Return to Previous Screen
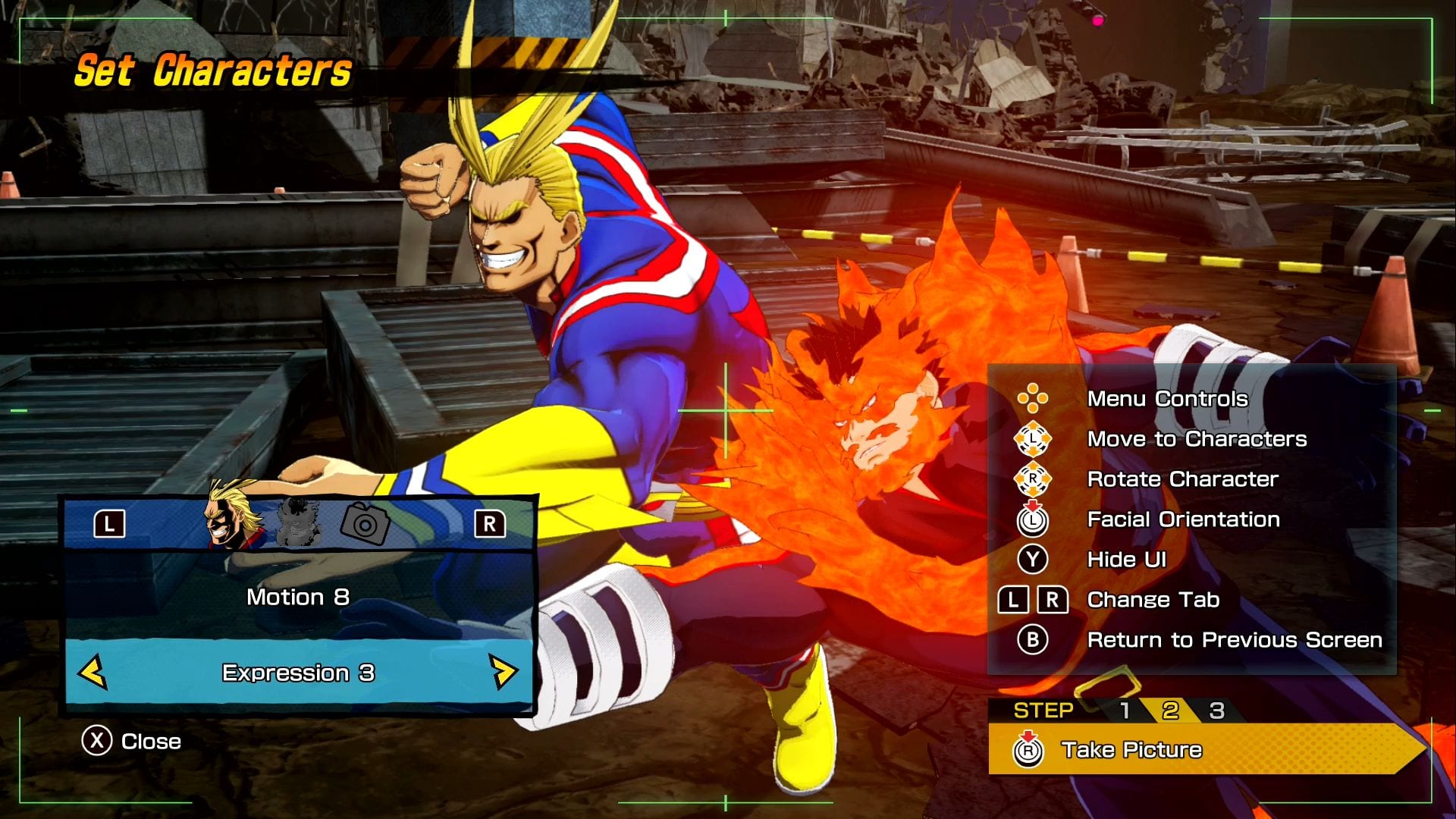Screen dimensions: 1456x819 (x=1234, y=640)
